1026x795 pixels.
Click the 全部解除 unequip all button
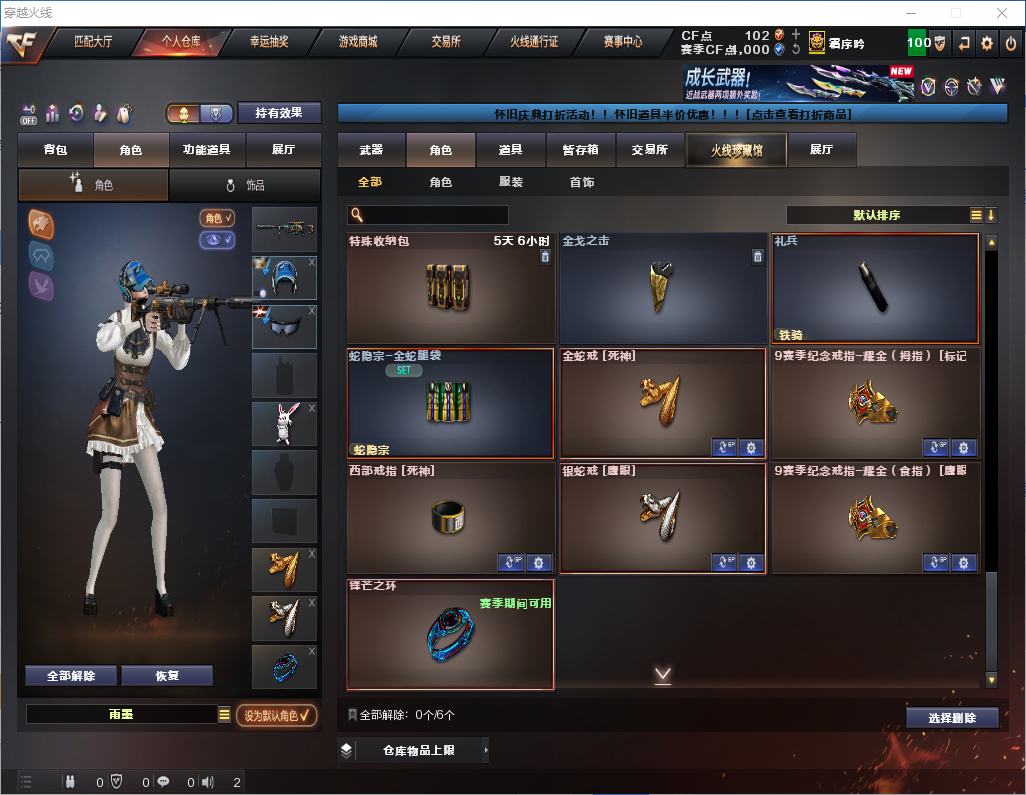(x=71, y=676)
